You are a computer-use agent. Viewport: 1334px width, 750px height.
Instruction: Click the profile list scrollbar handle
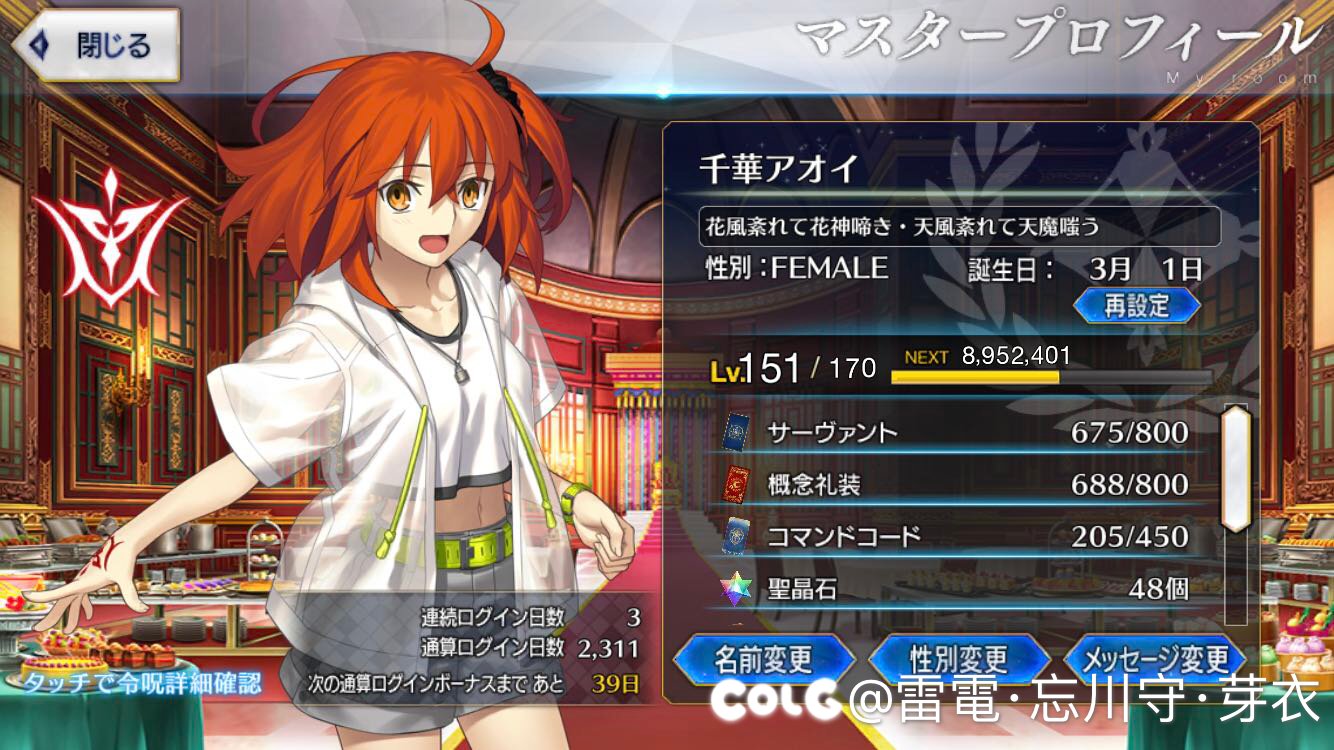pos(1236,467)
